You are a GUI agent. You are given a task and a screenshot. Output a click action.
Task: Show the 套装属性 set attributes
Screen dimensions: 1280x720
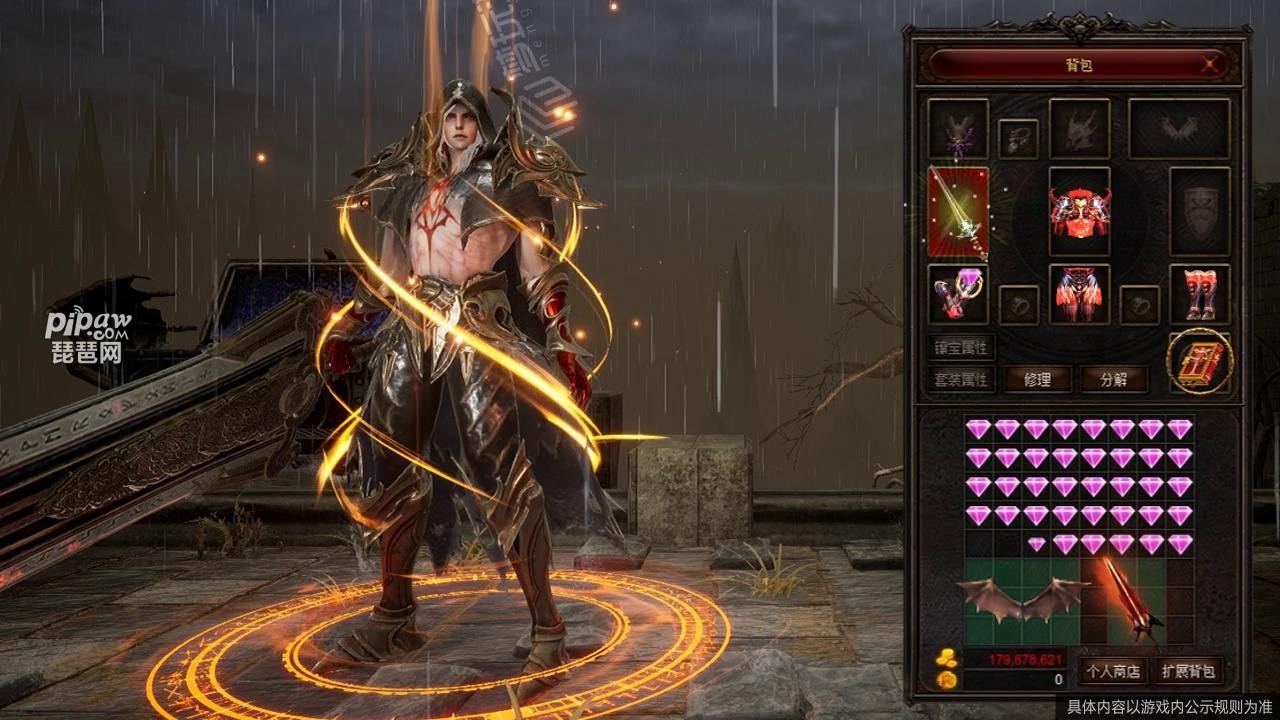coord(960,379)
